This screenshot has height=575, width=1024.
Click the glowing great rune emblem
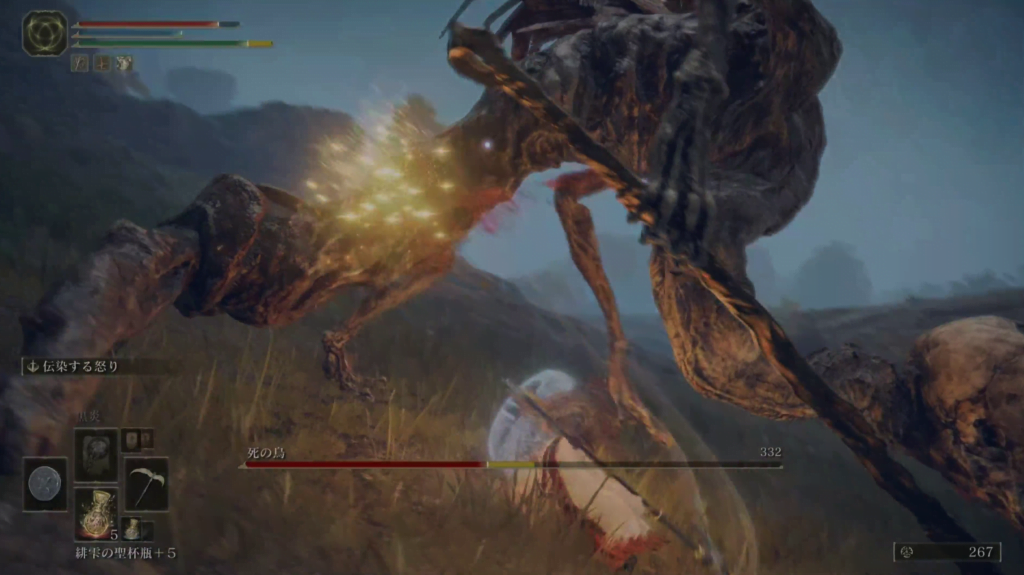tap(45, 32)
